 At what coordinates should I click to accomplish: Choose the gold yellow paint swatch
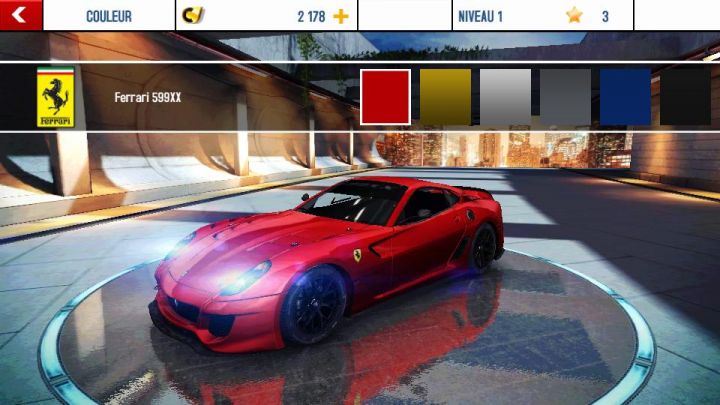coord(445,97)
